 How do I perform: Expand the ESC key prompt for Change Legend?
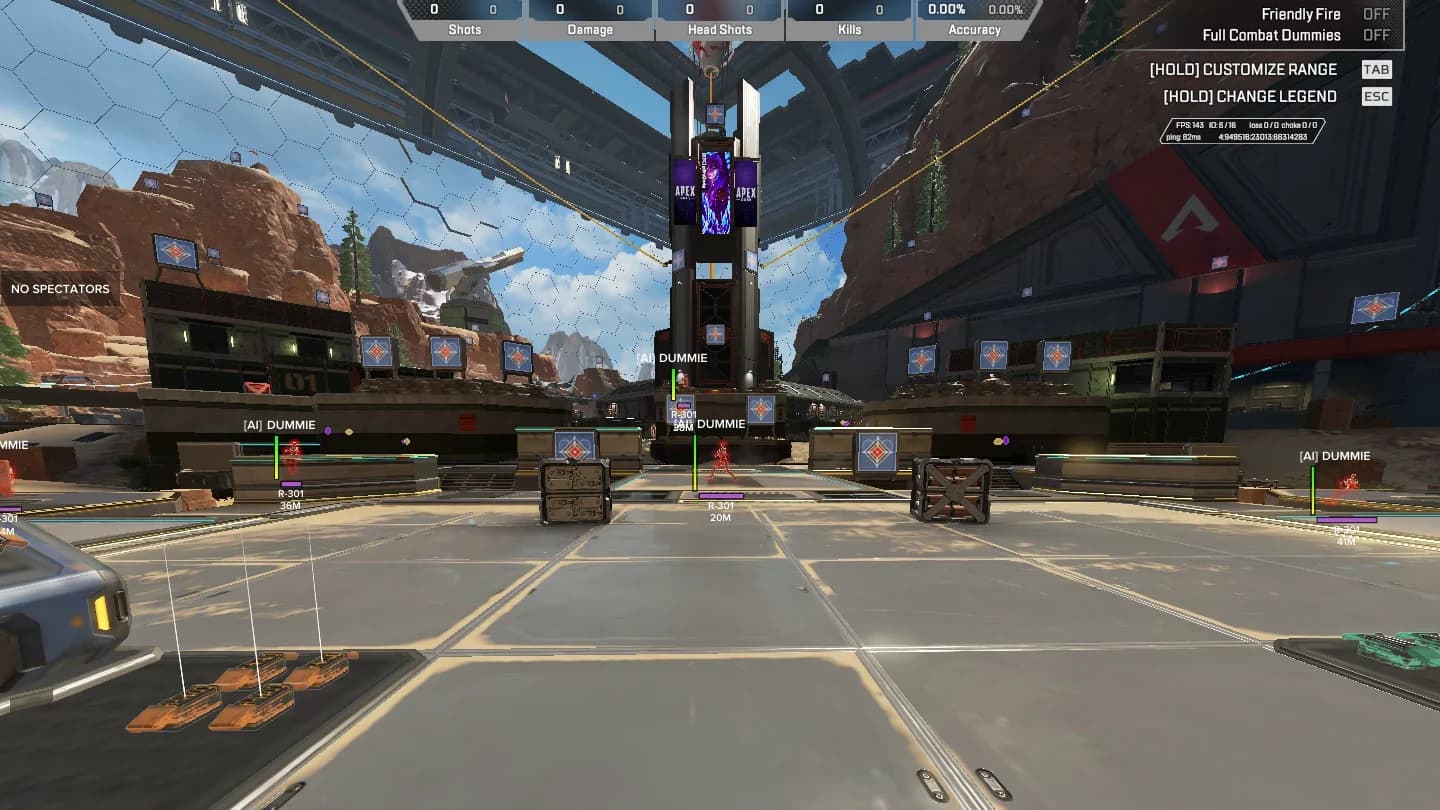click(x=1376, y=96)
